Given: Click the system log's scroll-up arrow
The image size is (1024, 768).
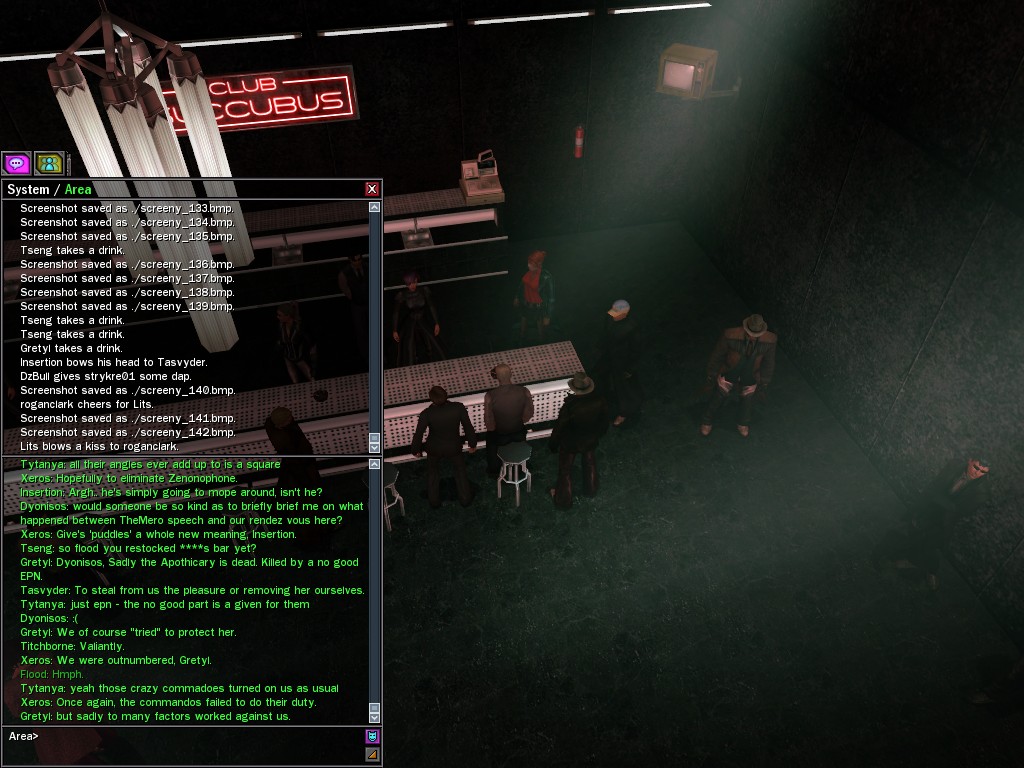Looking at the screenshot, I should pos(375,207).
